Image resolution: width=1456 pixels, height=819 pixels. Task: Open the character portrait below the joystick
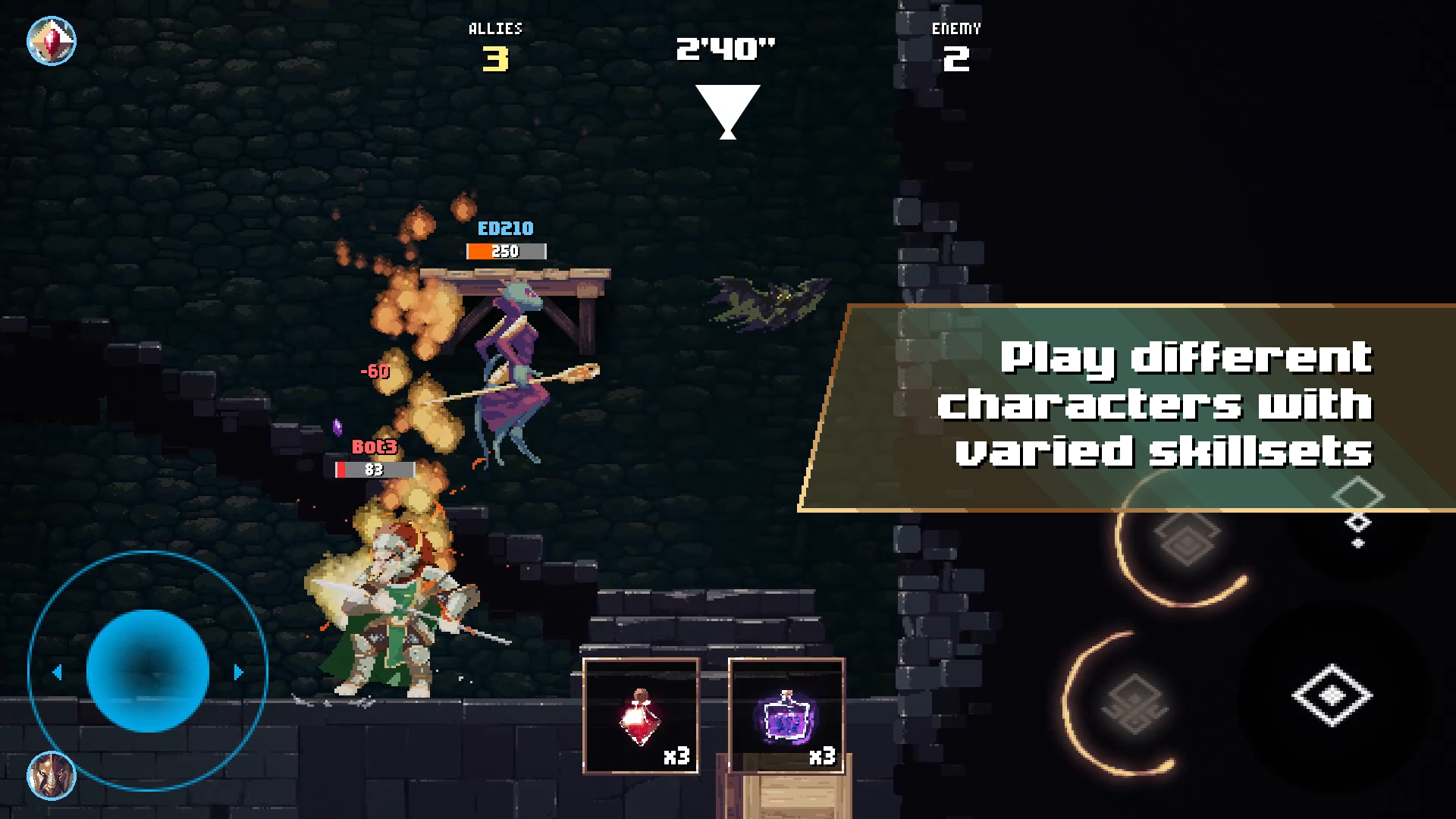(x=50, y=777)
